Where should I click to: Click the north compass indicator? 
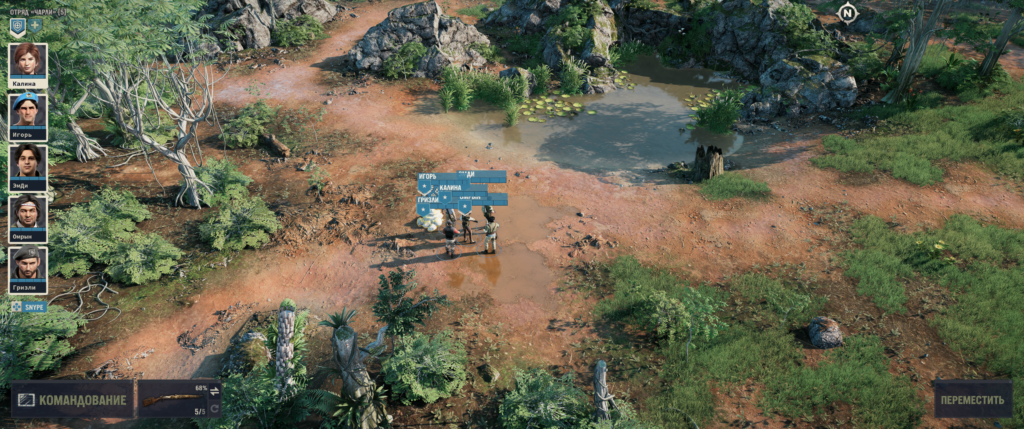(x=848, y=12)
